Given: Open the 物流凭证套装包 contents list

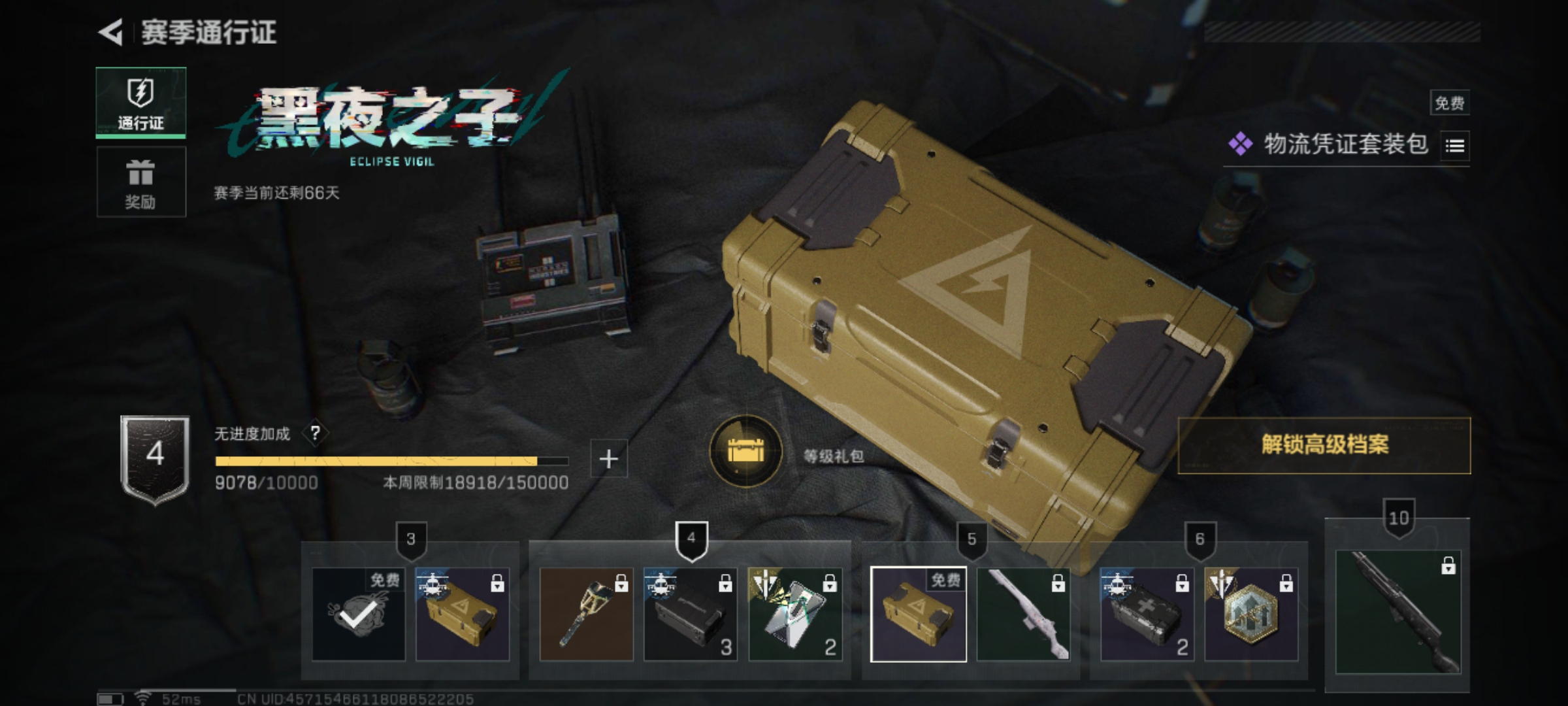Looking at the screenshot, I should (x=1455, y=146).
